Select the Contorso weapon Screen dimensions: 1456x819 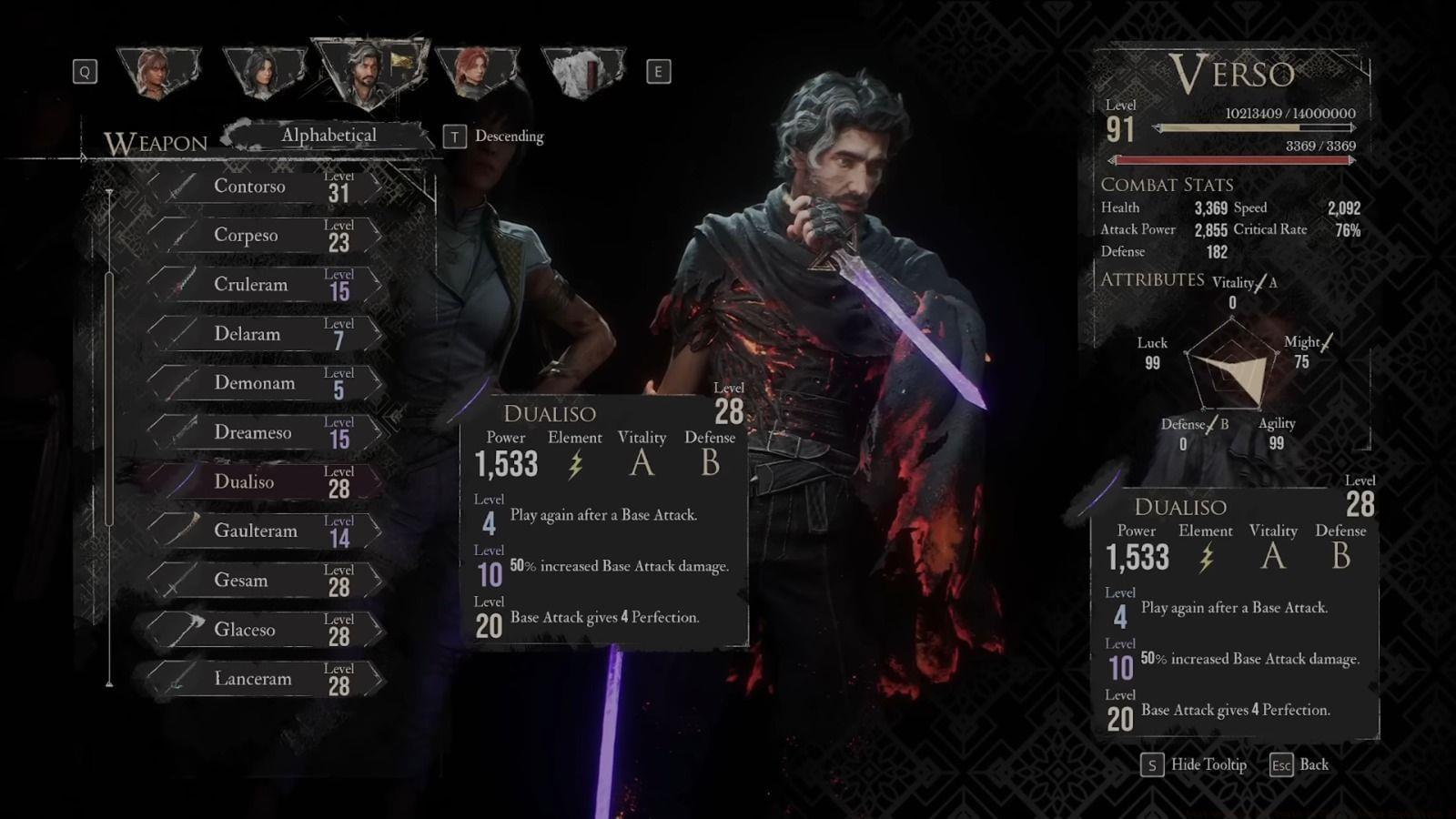(264, 187)
